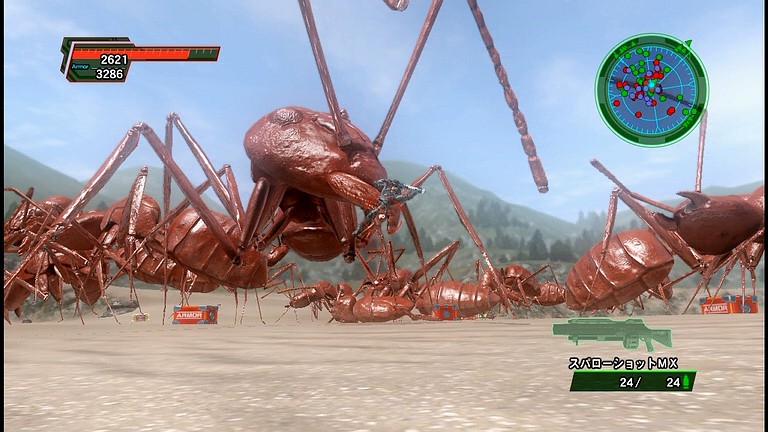This screenshot has width=768, height=432.
Task: Click the circular radar minimap
Action: (x=651, y=90)
